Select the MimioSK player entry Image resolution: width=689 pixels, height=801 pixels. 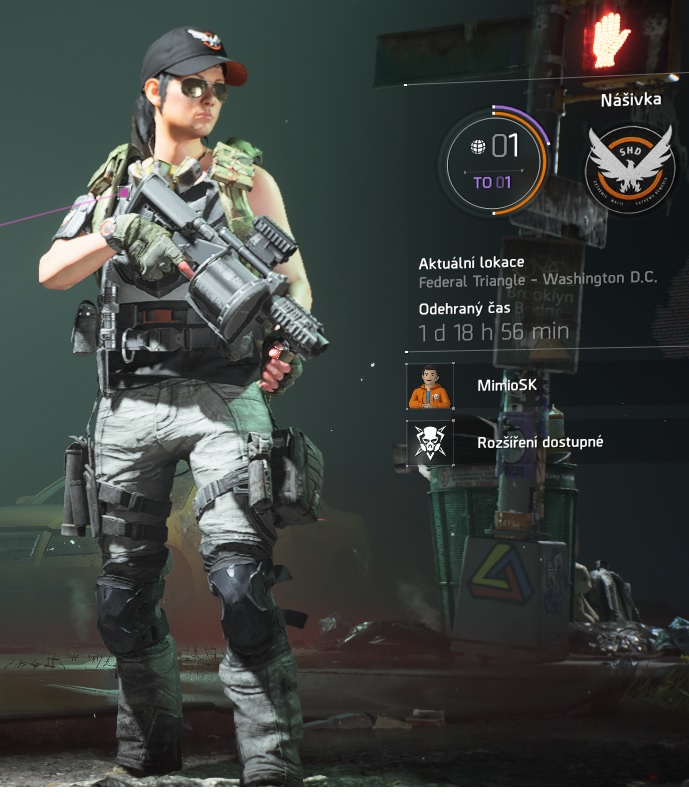(x=505, y=386)
